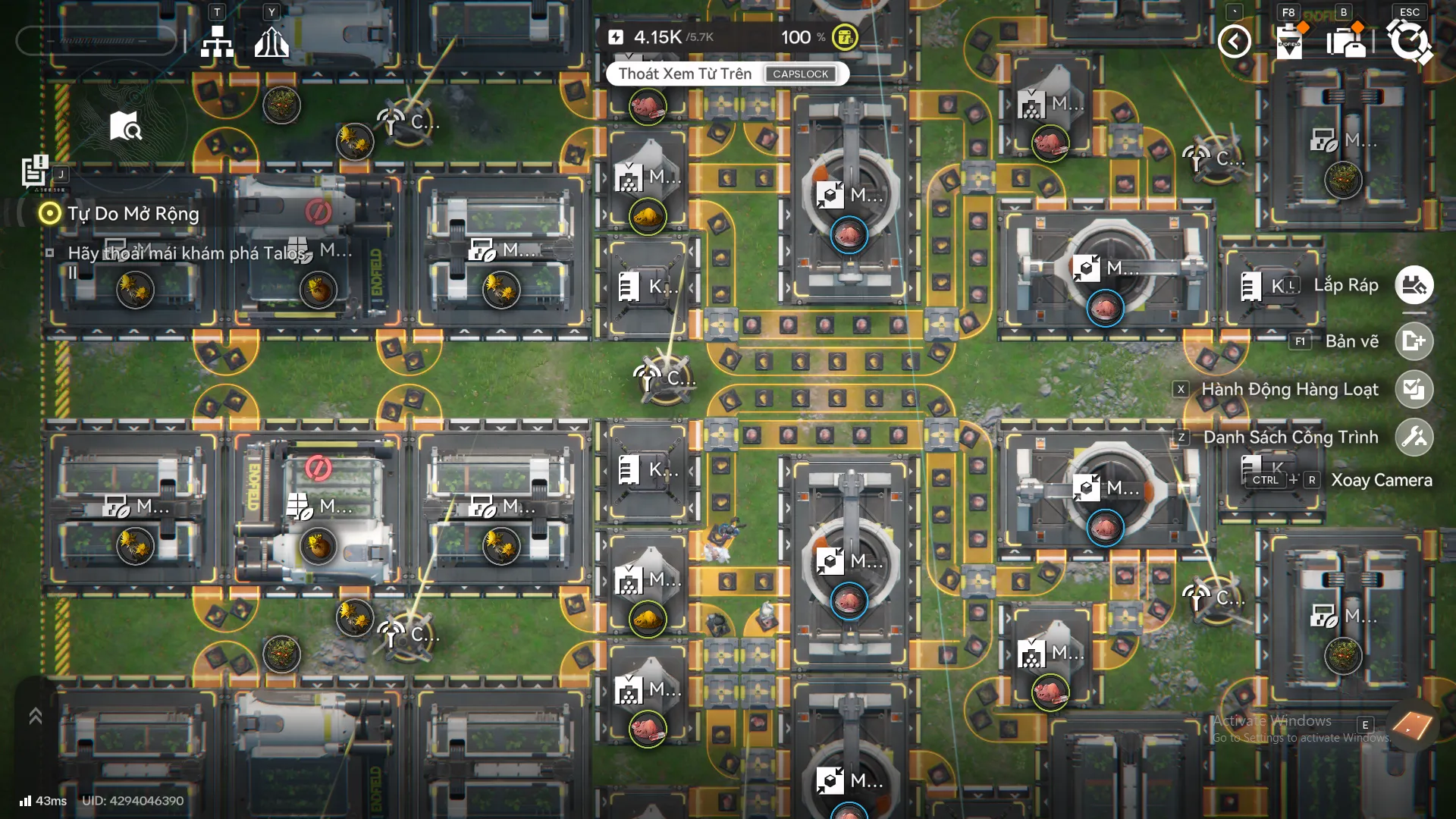Click the ship launch icon (Y)

[271, 42]
